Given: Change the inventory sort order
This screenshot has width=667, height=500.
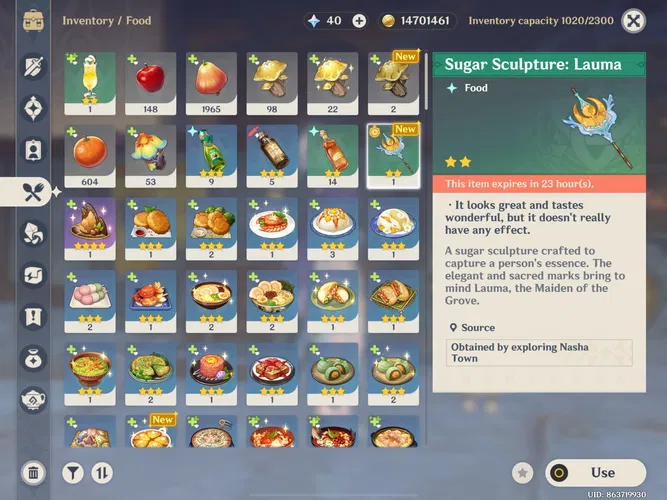Looking at the screenshot, I should coord(101,472).
